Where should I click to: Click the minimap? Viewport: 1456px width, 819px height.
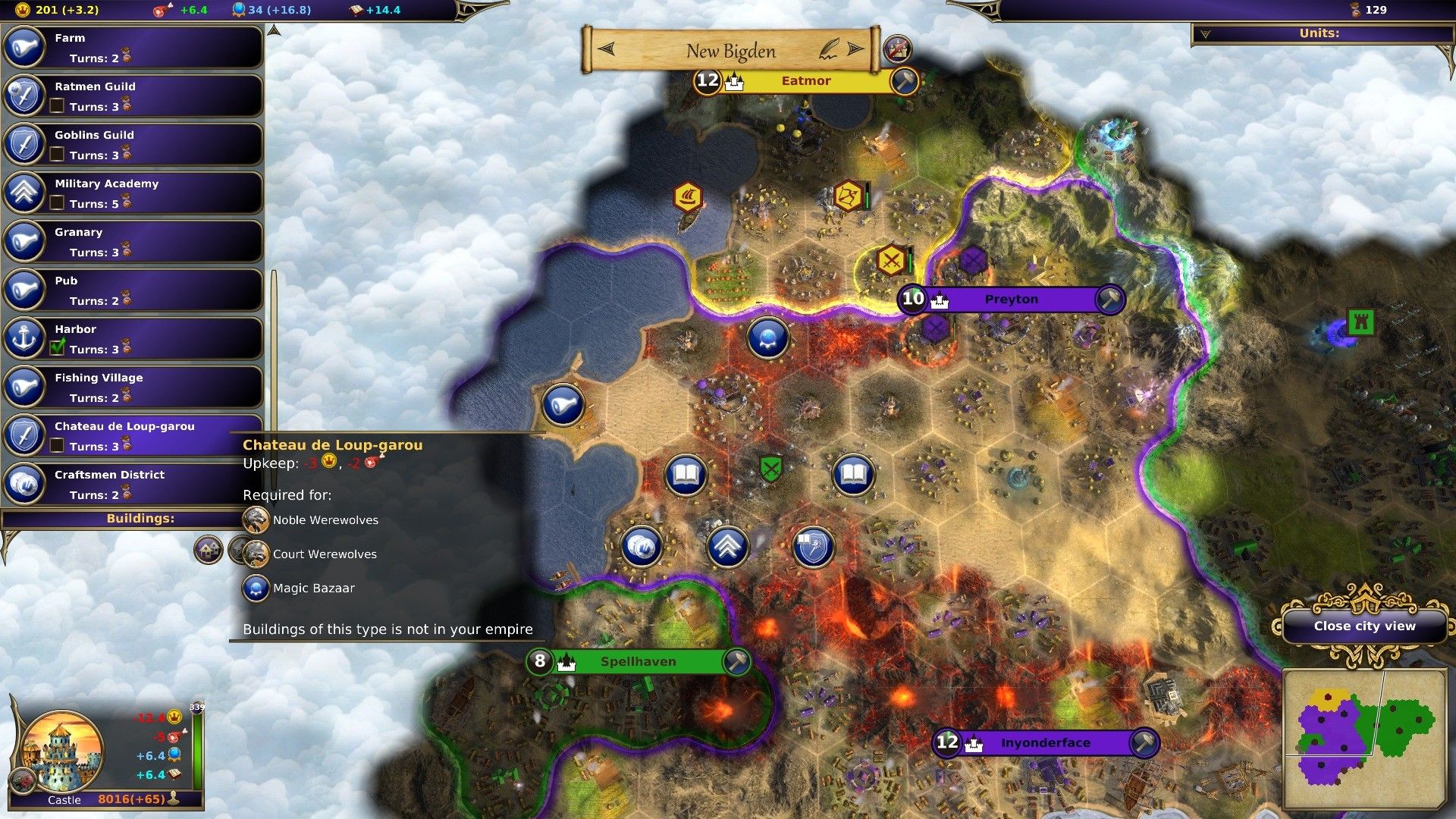point(1363,739)
